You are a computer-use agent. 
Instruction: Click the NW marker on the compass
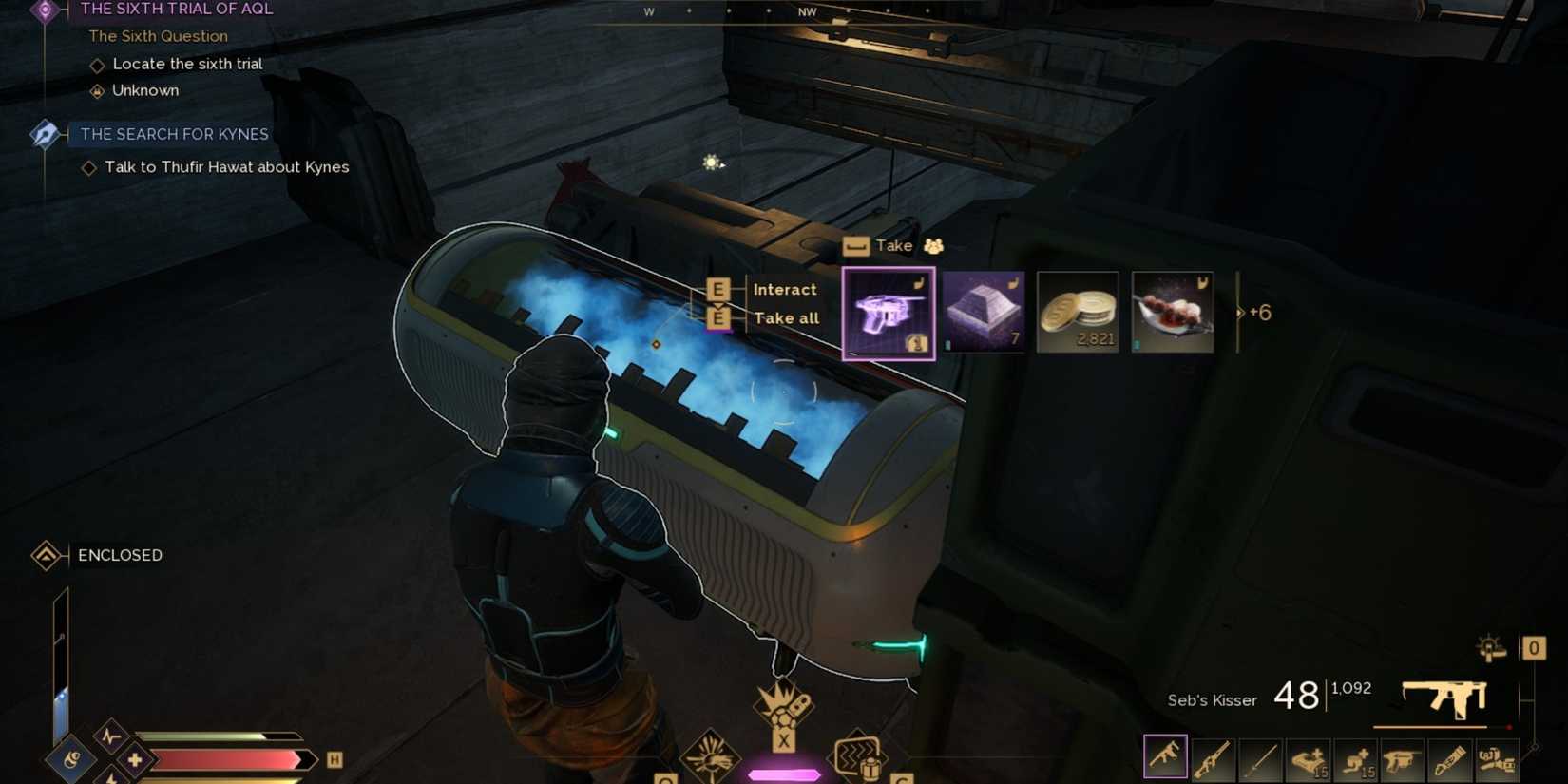807,12
